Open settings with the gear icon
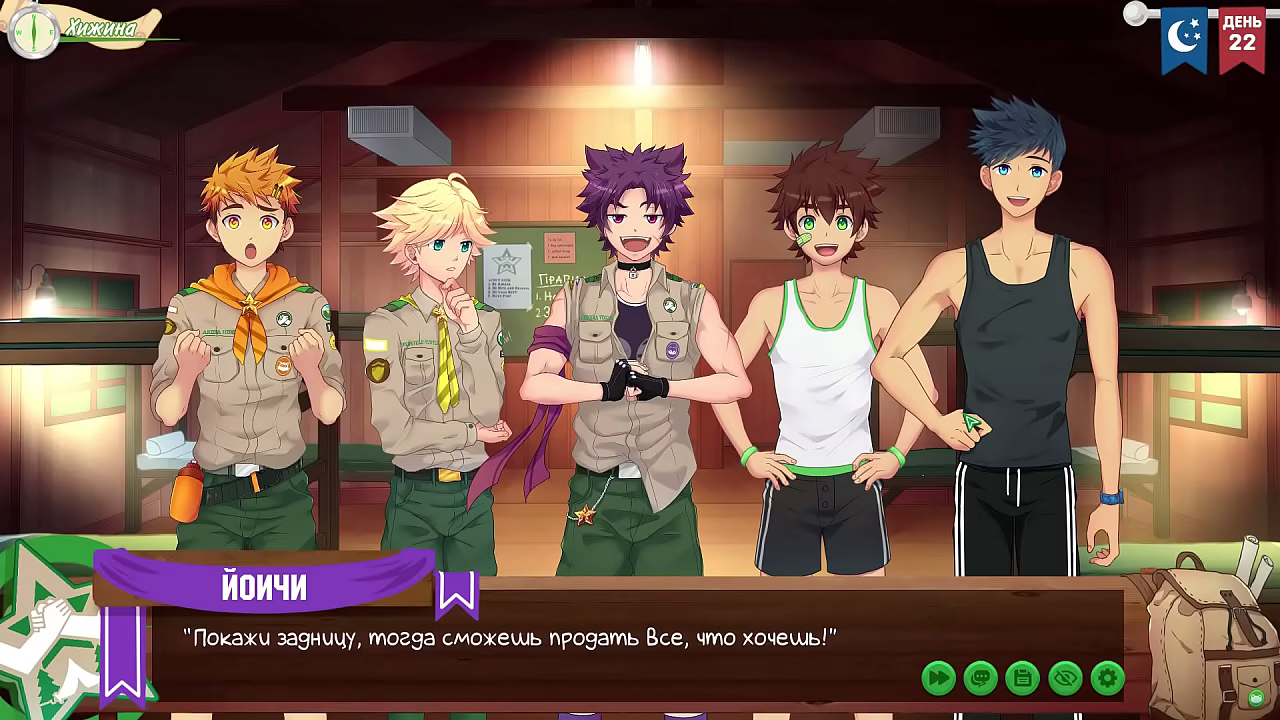The width and height of the screenshot is (1280, 720). pyautogui.click(x=1105, y=676)
